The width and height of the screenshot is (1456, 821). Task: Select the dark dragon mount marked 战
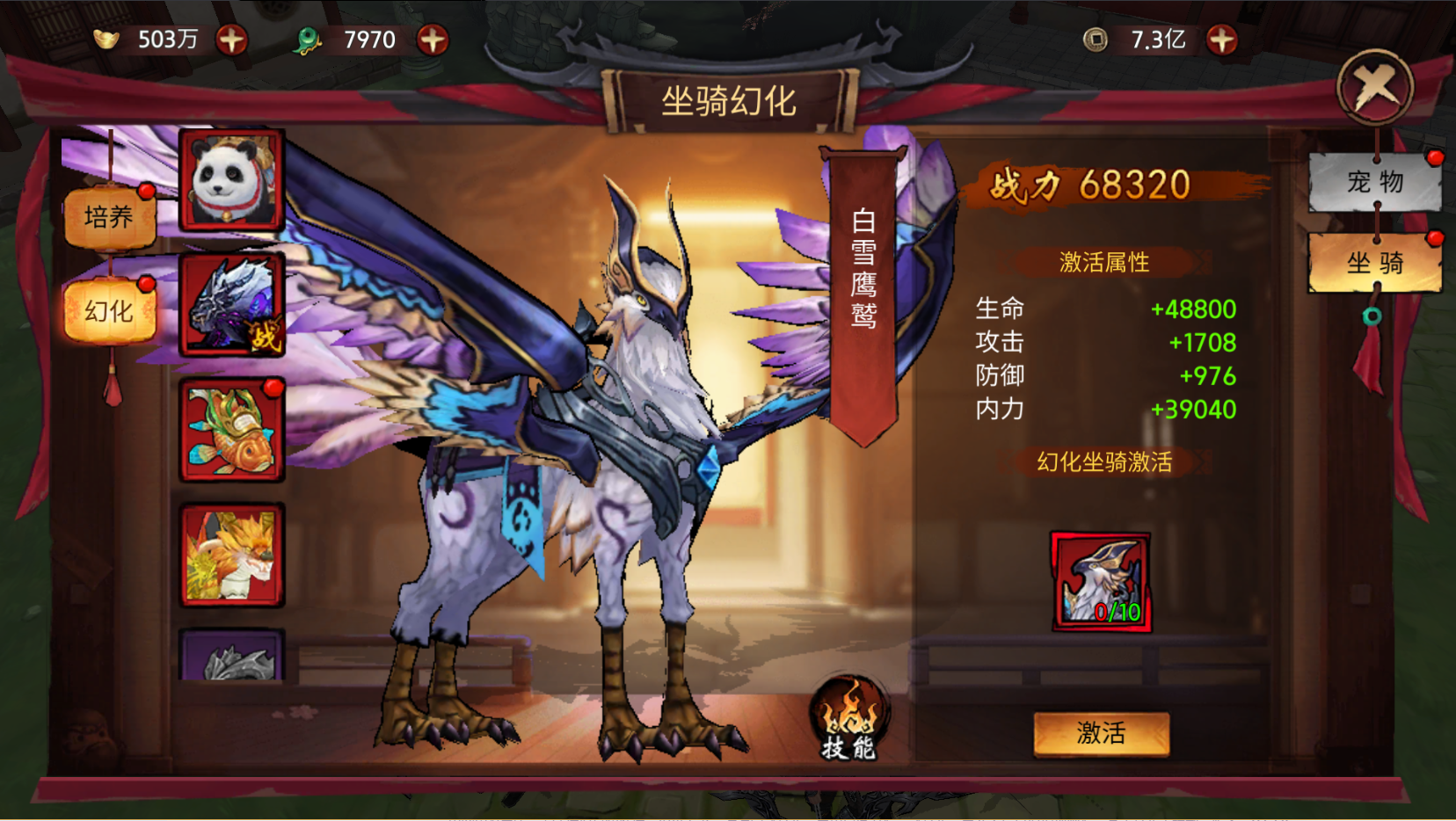coord(231,305)
